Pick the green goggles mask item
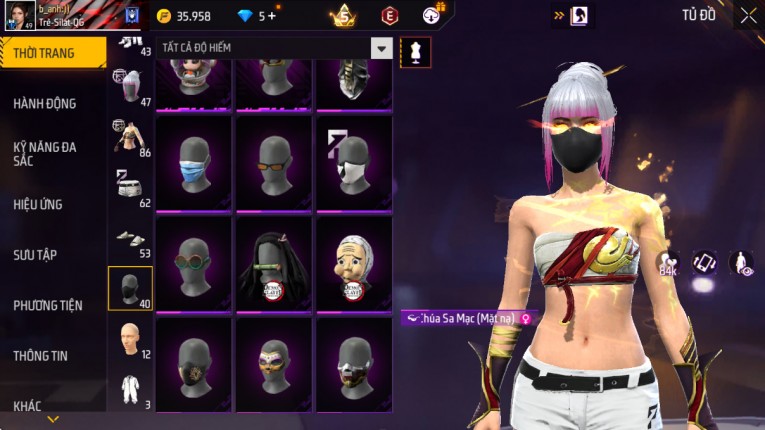765x430 pixels. 193,265
